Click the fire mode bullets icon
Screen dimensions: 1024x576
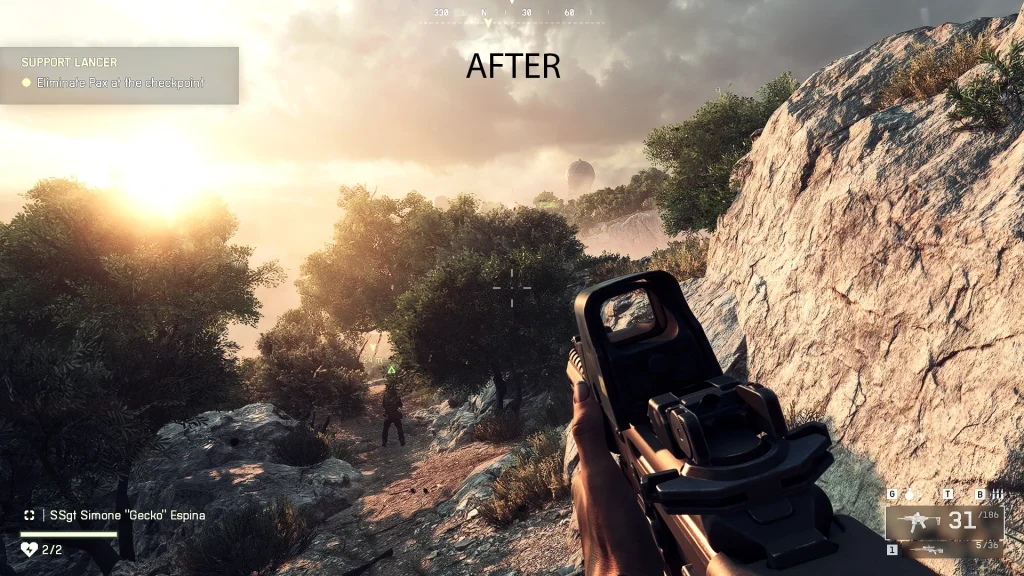tap(995, 495)
